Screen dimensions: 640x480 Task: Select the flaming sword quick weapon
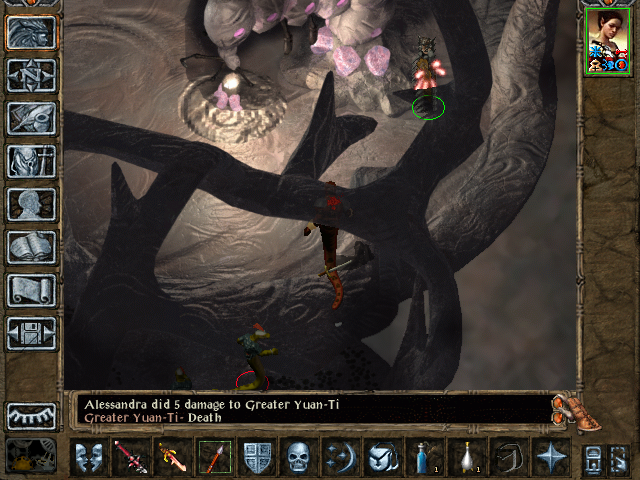173,458
